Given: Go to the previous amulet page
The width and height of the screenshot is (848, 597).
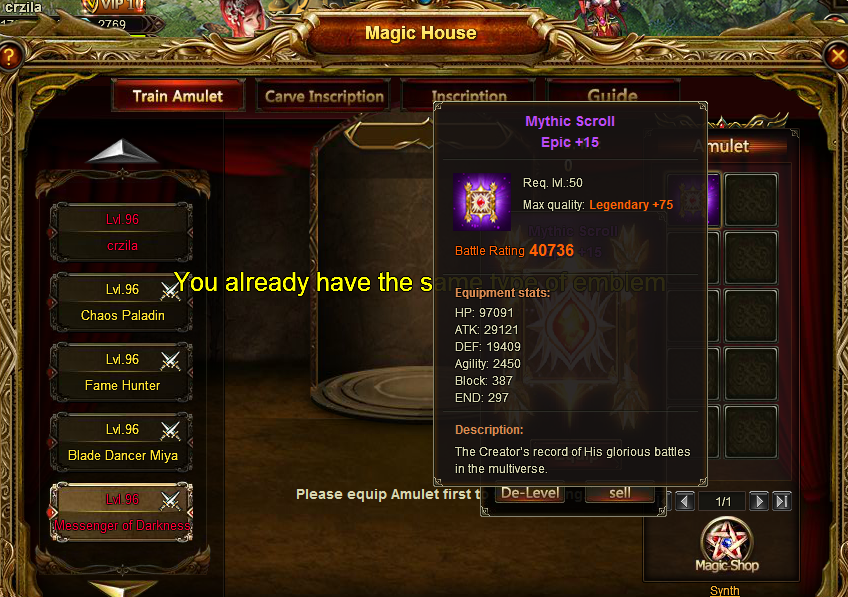Looking at the screenshot, I should (685, 501).
